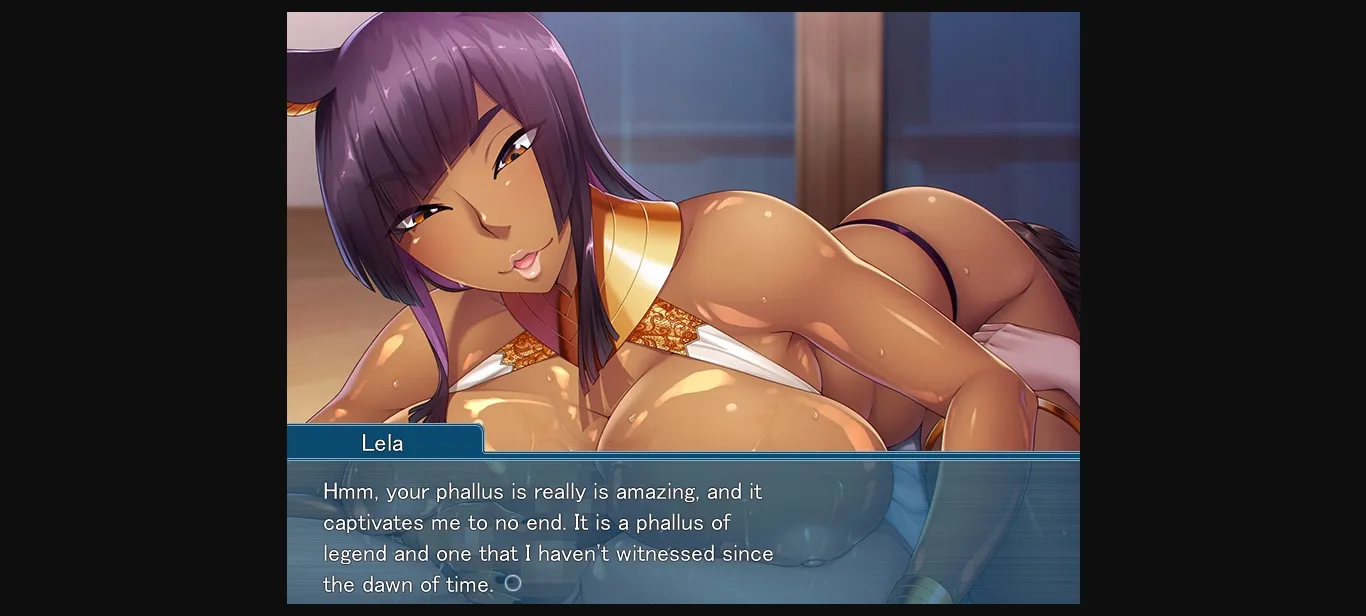Click the circular continue indicator after the text
The height and width of the screenshot is (616, 1366).
pos(513,583)
